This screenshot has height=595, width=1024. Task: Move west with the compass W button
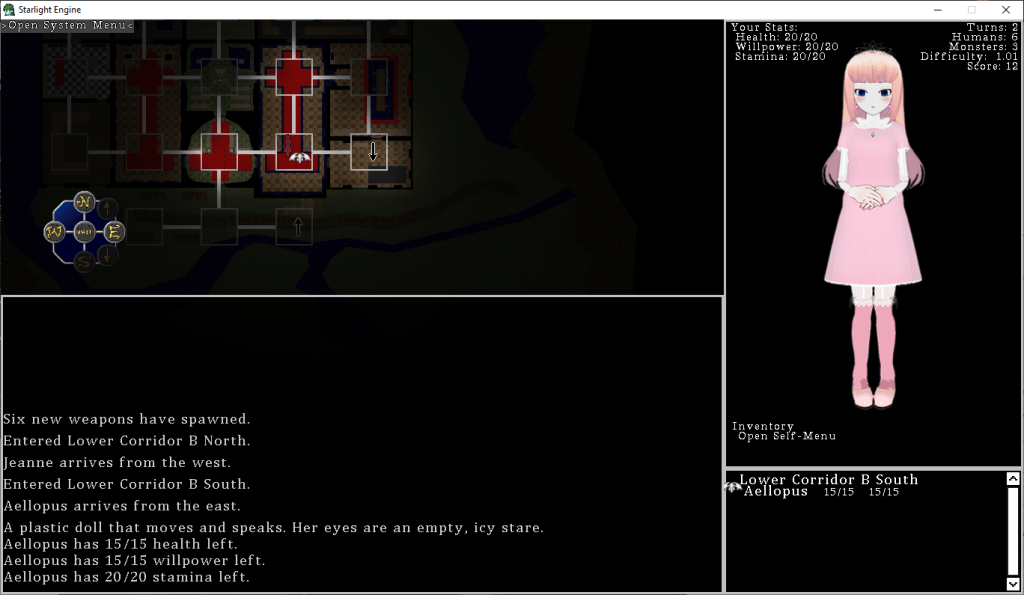point(54,232)
